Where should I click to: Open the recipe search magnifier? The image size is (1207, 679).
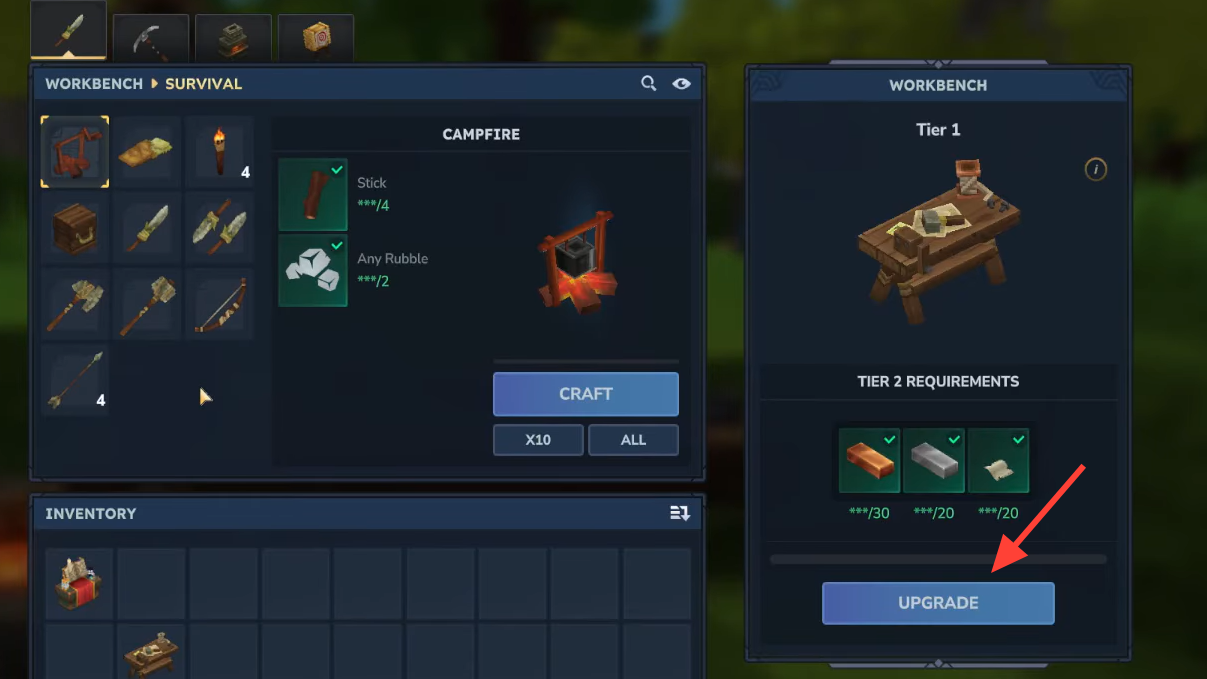click(649, 84)
